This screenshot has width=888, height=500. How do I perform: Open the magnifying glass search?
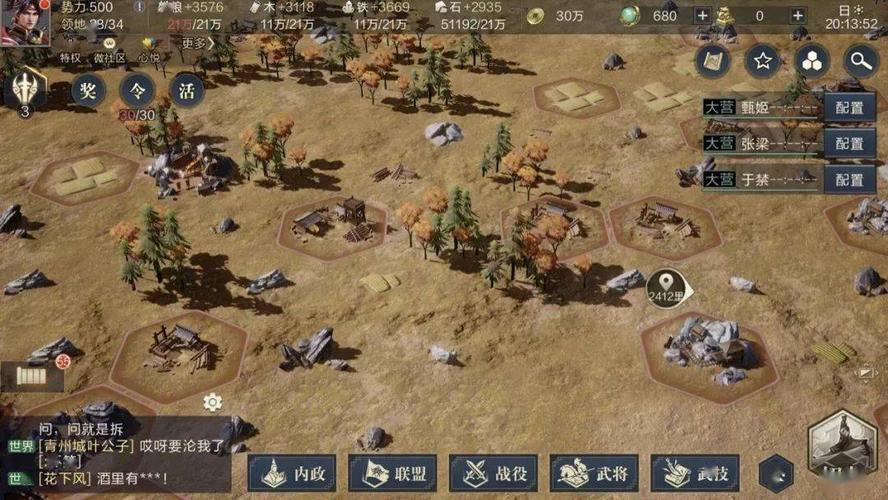click(x=860, y=61)
